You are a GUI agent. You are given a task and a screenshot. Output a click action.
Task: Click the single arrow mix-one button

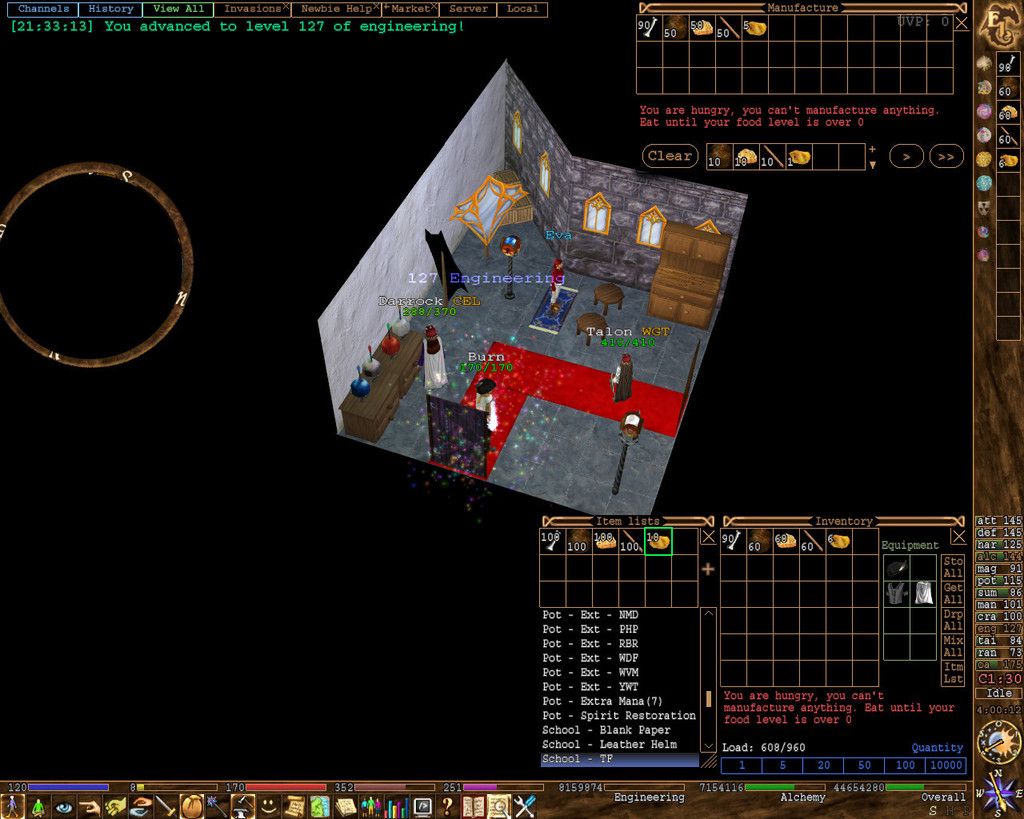pyautogui.click(x=906, y=156)
